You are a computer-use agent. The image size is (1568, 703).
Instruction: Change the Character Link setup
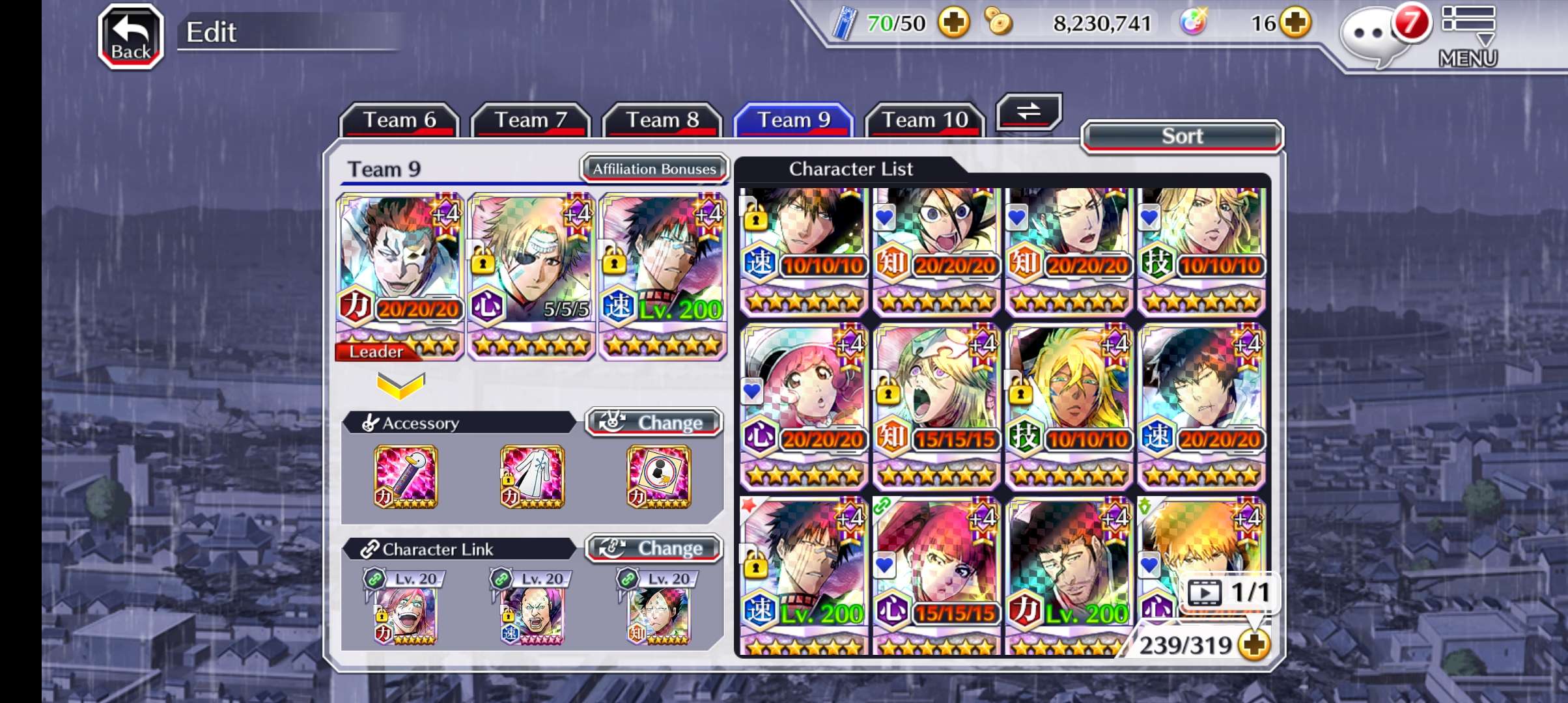tap(654, 548)
